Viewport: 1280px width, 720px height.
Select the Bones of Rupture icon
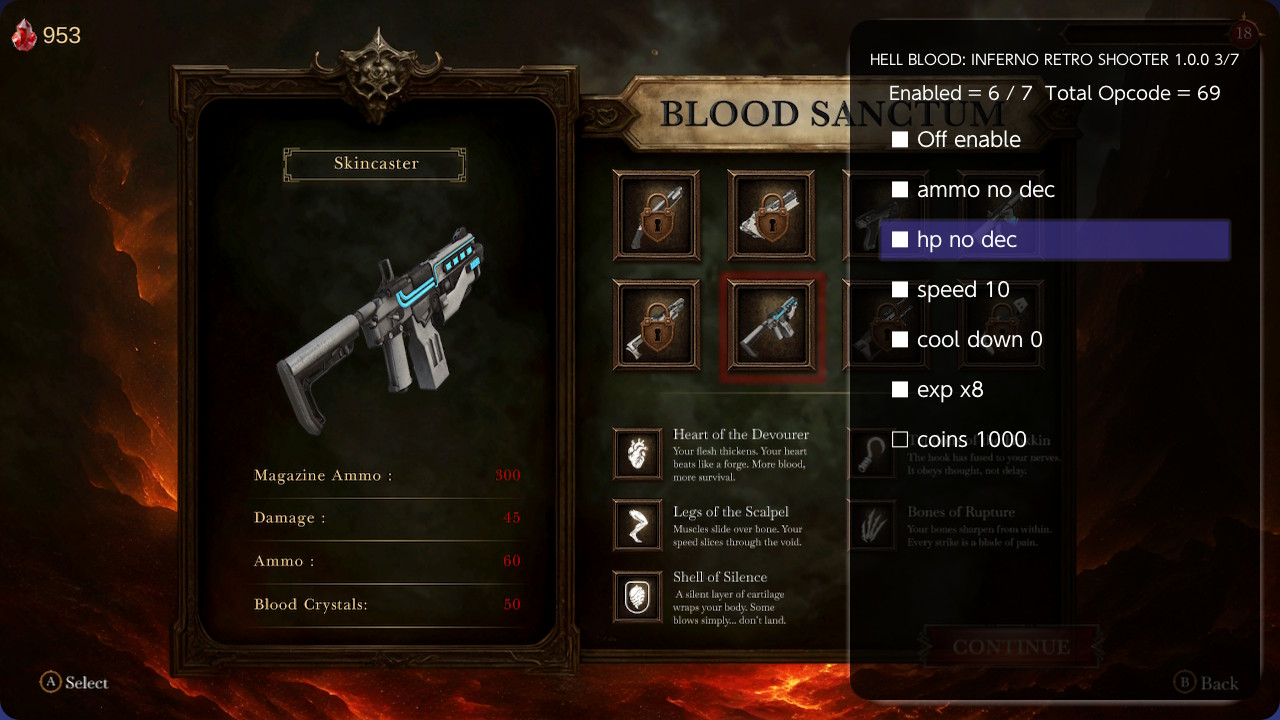pos(872,525)
